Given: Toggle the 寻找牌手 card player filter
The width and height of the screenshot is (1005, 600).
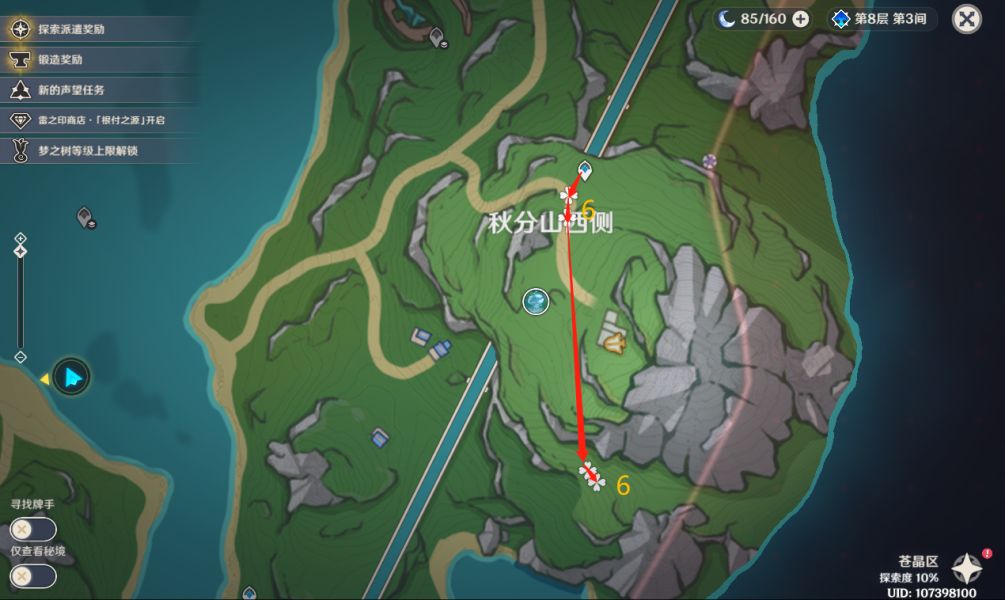Looking at the screenshot, I should point(32,529).
